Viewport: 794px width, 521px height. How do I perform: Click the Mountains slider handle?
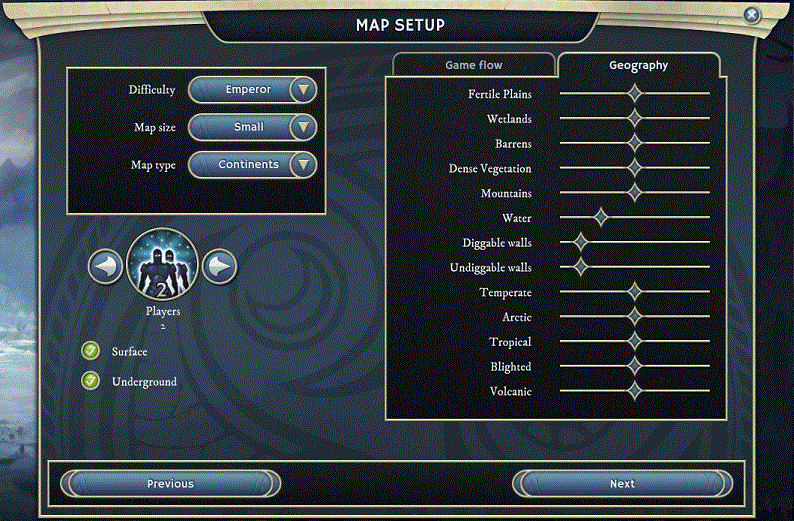coord(634,193)
